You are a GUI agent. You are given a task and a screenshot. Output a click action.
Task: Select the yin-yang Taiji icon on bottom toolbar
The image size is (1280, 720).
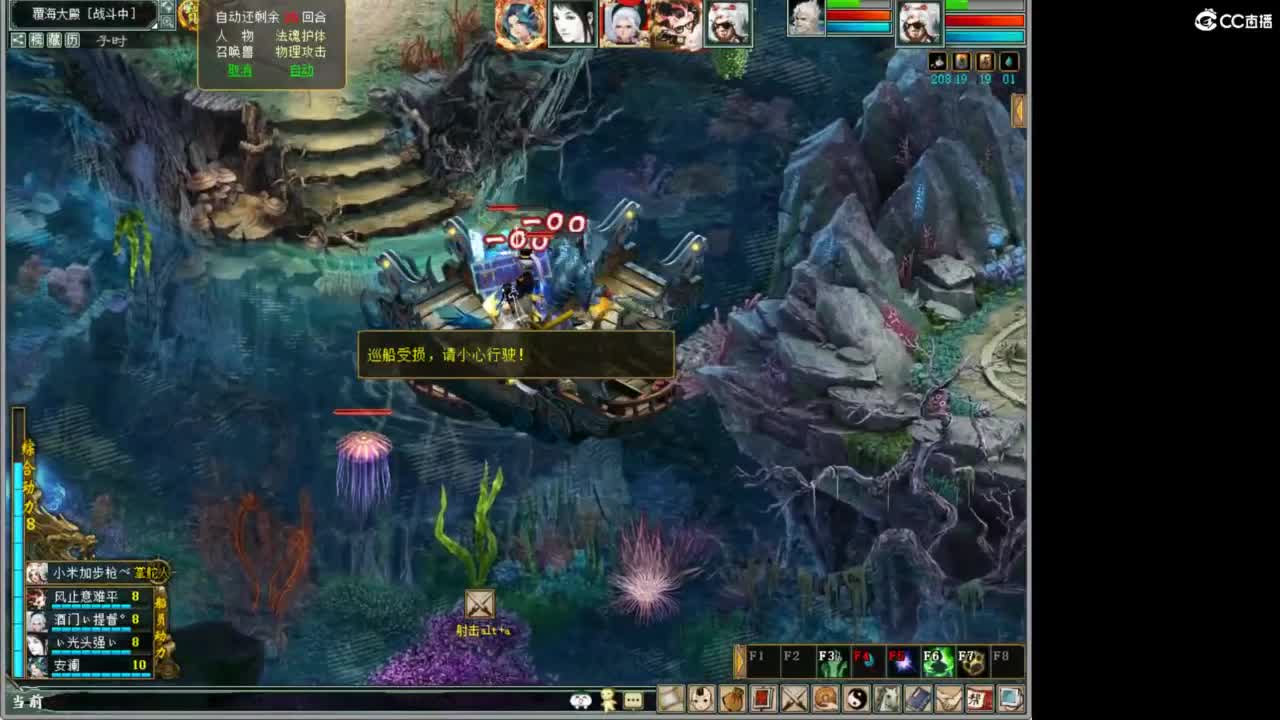click(x=856, y=700)
